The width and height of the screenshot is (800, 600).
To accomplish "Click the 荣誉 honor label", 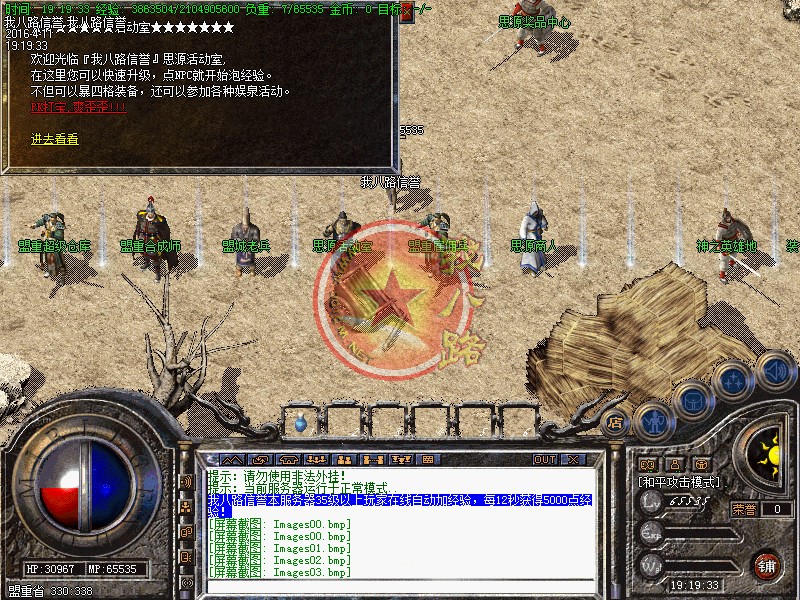I will tap(744, 508).
